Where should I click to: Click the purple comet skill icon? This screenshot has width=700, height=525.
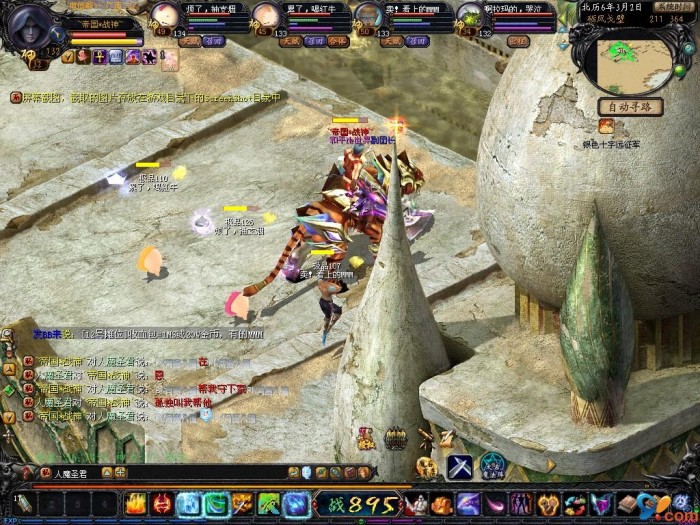(468, 504)
